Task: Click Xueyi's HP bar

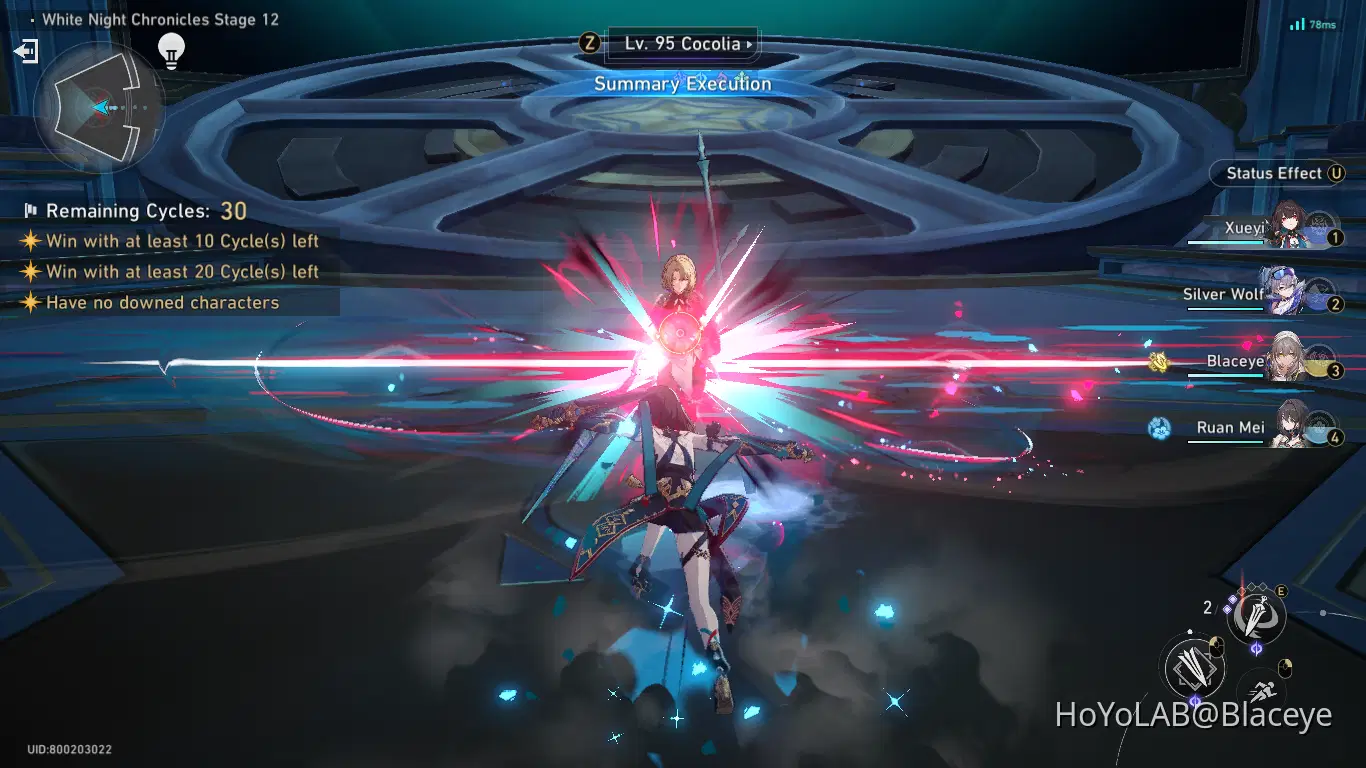Action: (x=1224, y=242)
